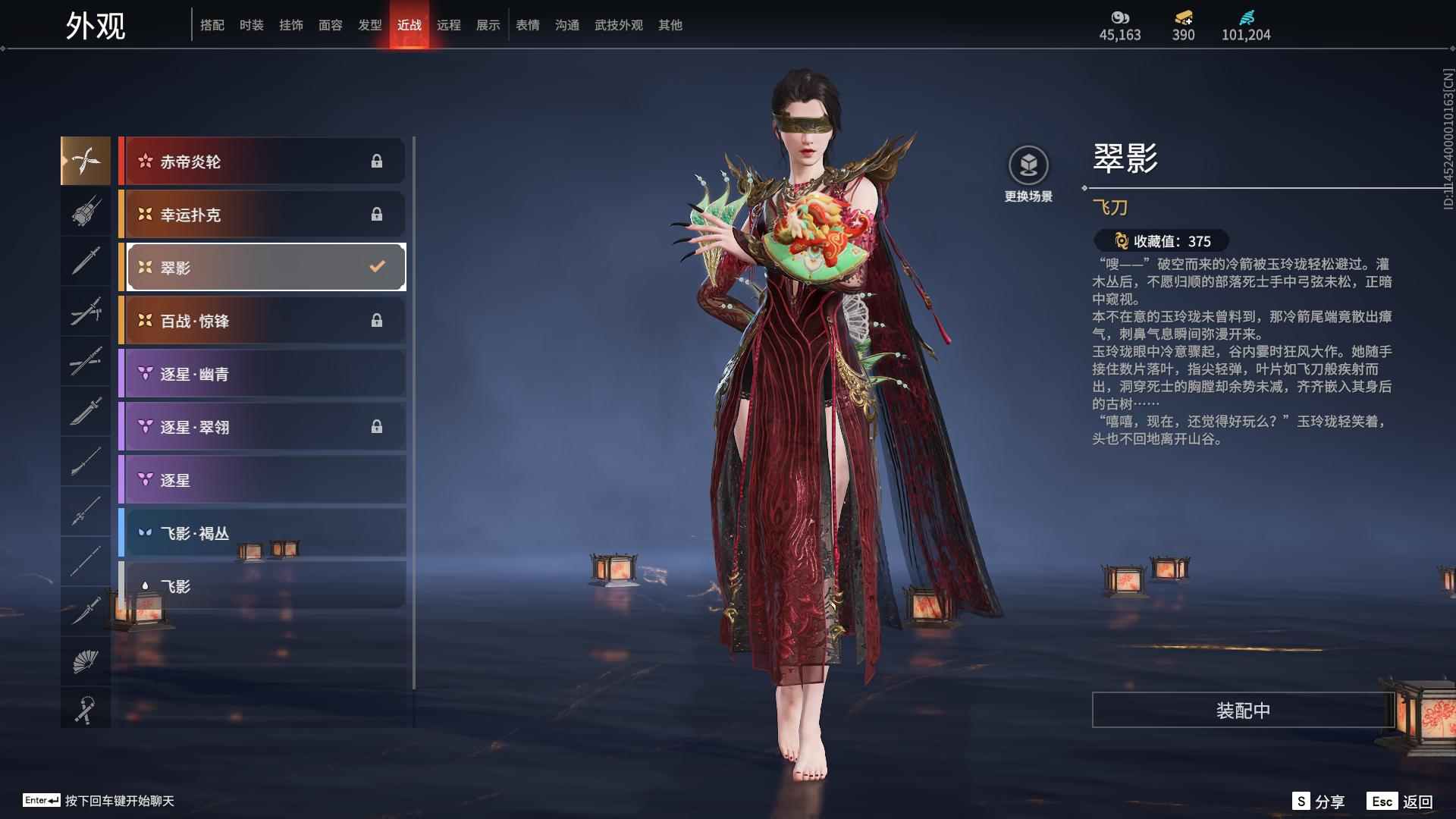Switch to the 远程 ranged weapons tab
The image size is (1456, 819).
coord(450,25)
